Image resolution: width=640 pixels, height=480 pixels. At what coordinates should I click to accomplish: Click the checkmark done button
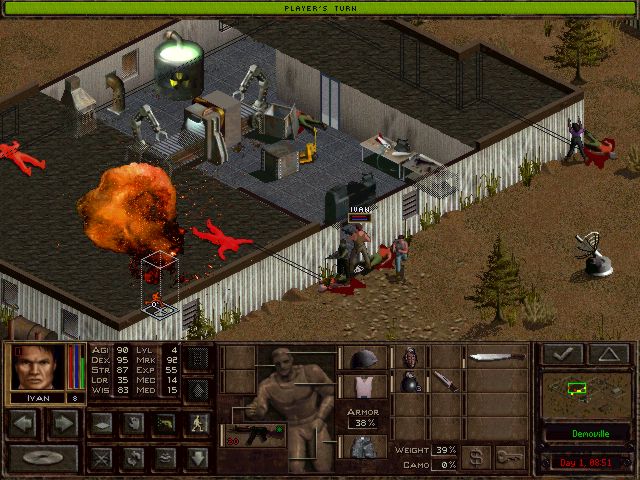click(x=561, y=354)
